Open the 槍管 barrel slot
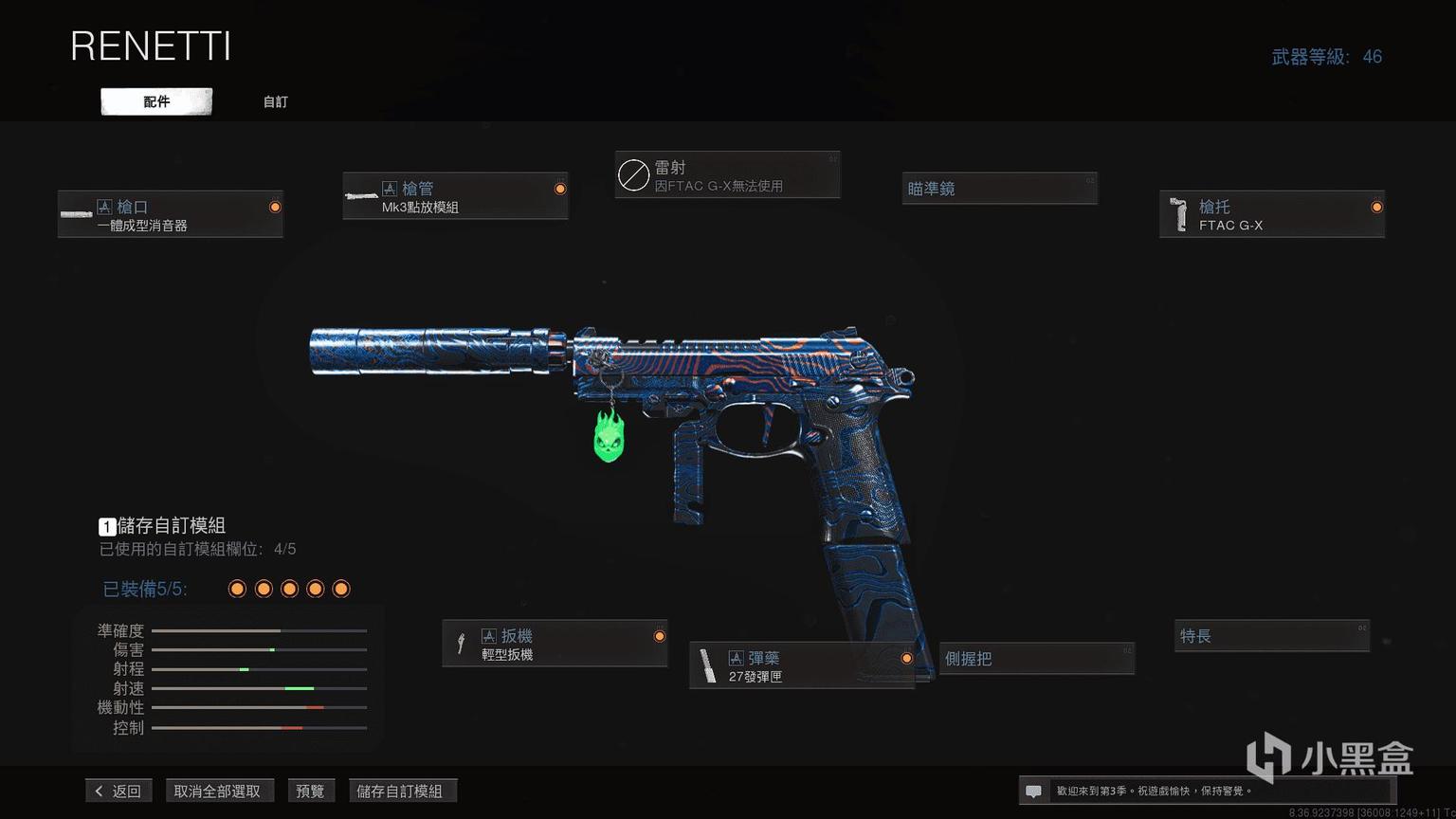This screenshot has height=819, width=1456. click(x=455, y=196)
